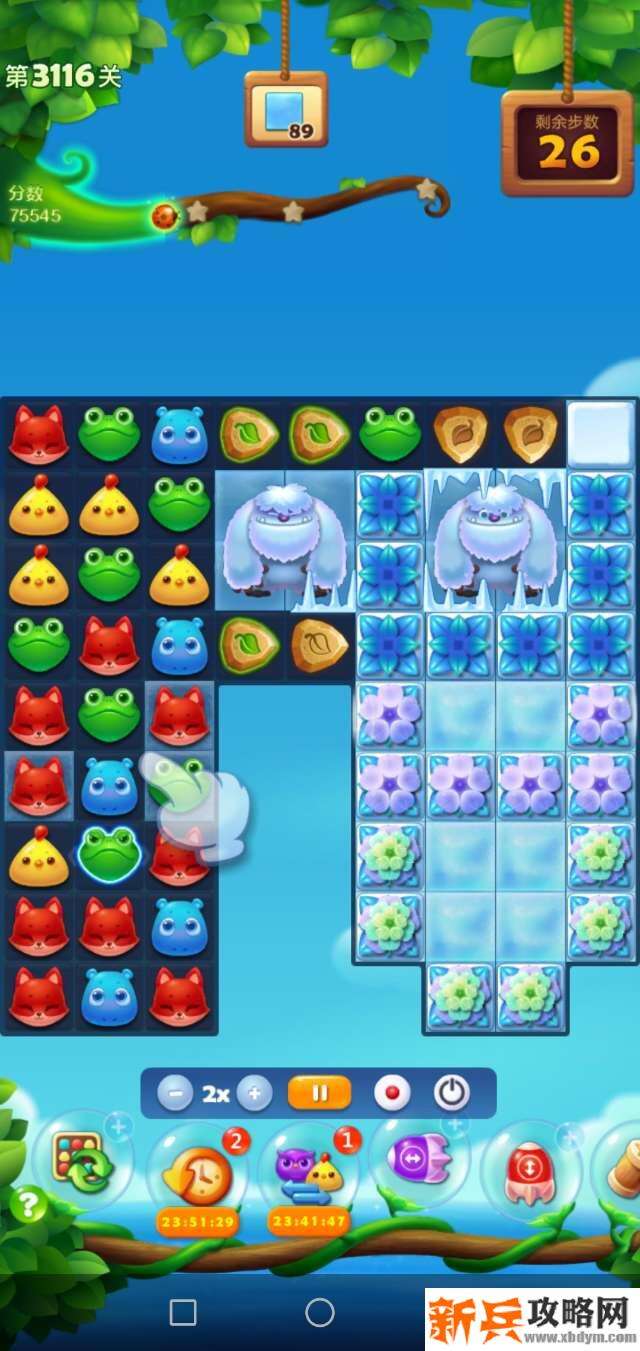This screenshot has height=1351, width=640.
Task: Increase playback speed with the plus button
Action: (254, 1093)
